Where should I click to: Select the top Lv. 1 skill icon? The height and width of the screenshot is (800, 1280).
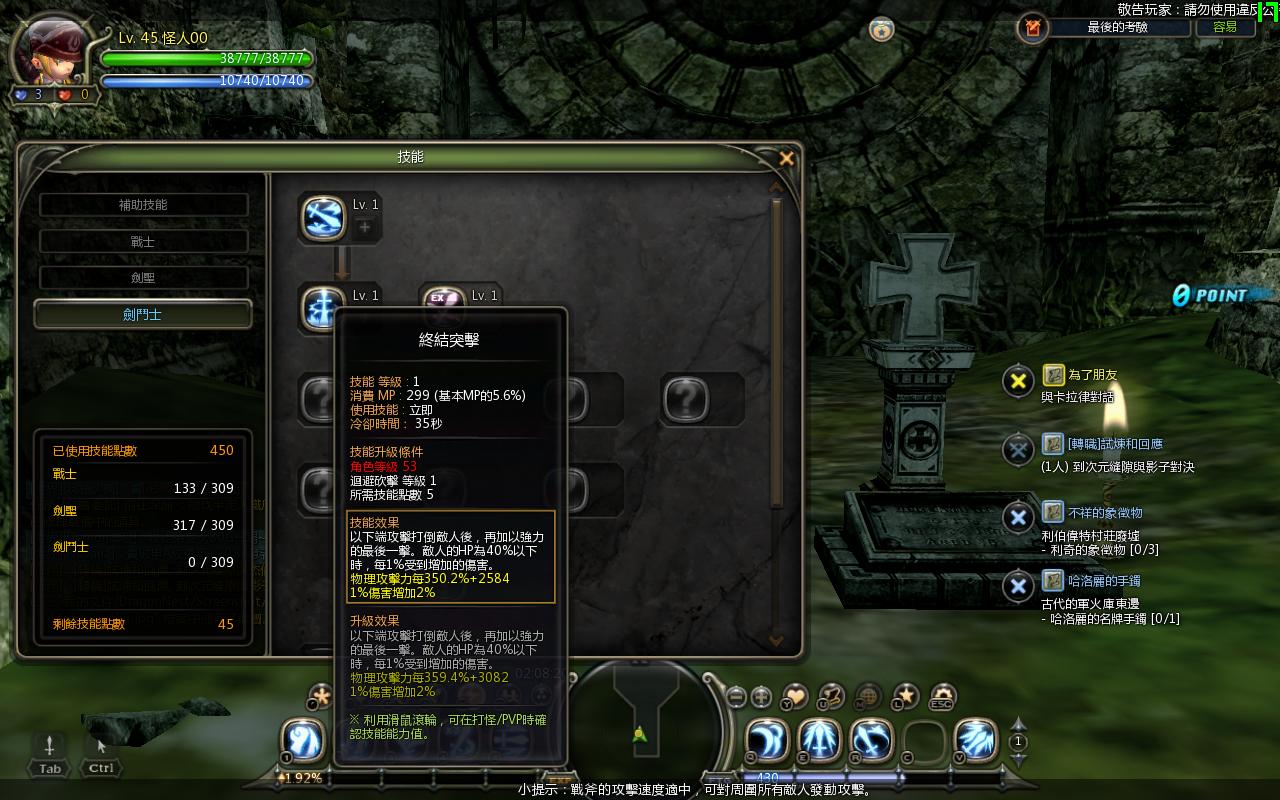point(323,216)
